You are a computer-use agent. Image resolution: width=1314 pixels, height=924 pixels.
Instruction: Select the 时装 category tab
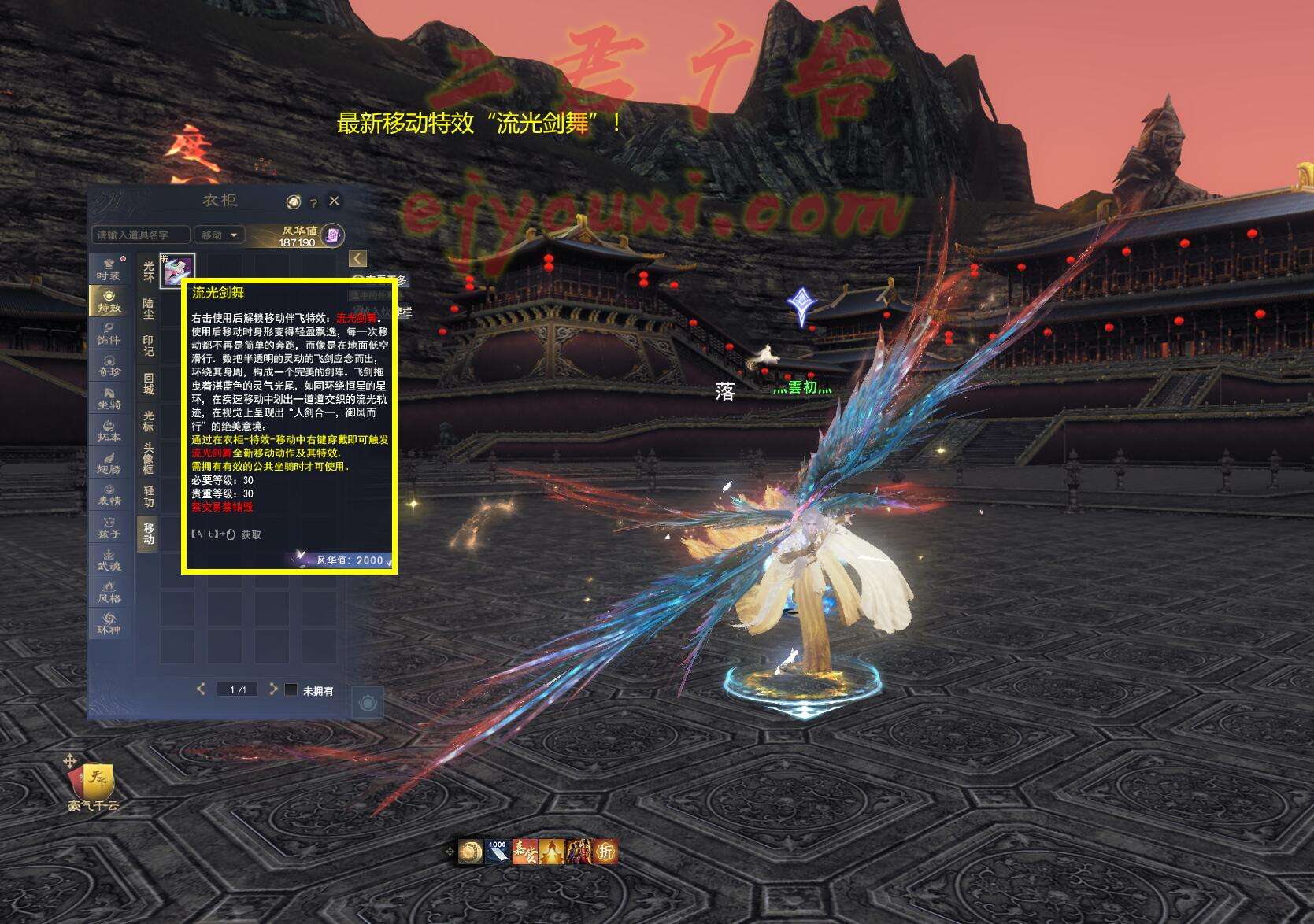click(x=109, y=269)
